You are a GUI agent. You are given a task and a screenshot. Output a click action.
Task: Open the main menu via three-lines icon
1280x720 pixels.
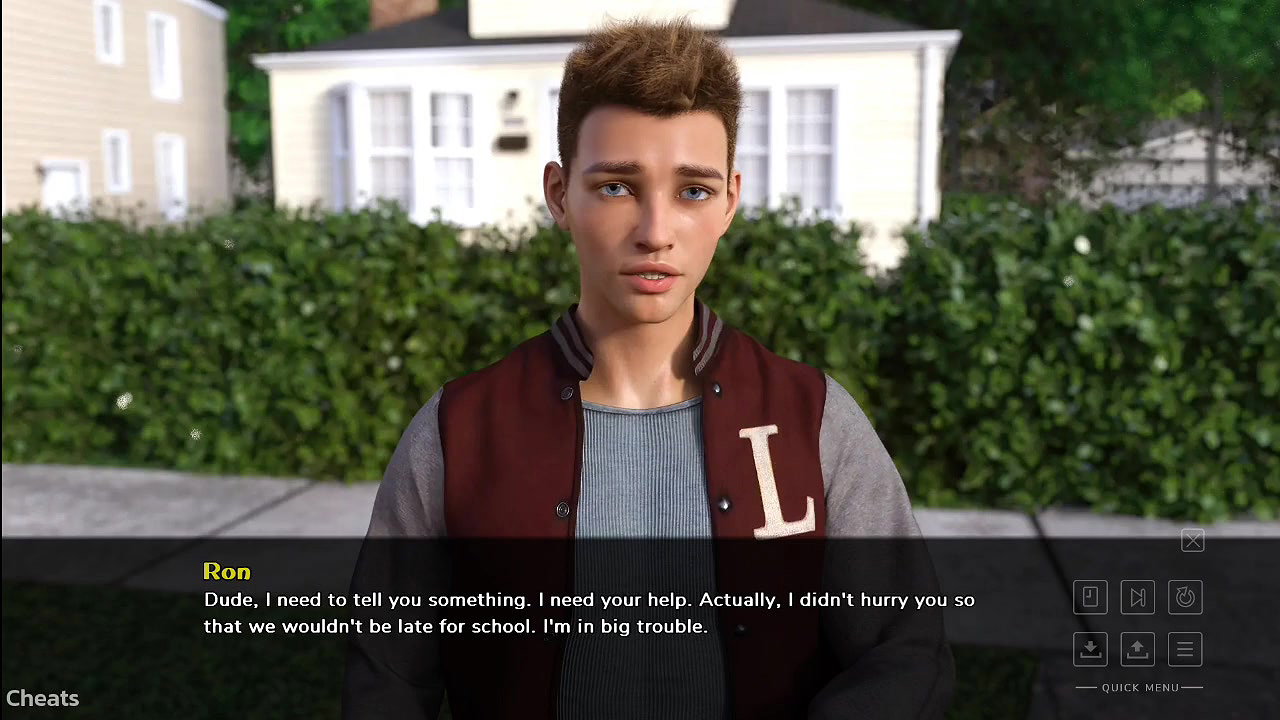click(x=1185, y=649)
